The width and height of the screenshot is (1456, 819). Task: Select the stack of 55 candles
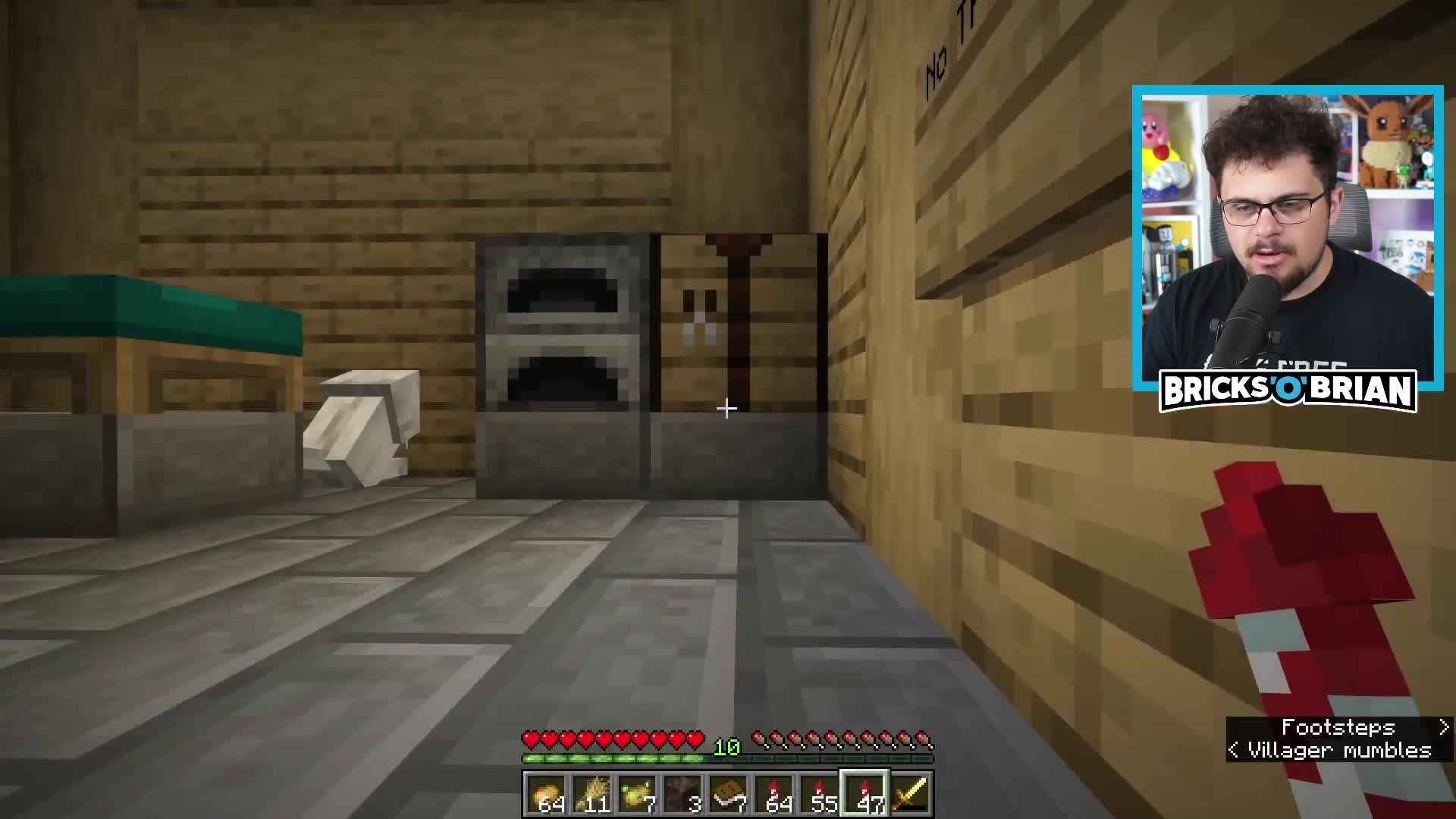click(x=817, y=792)
